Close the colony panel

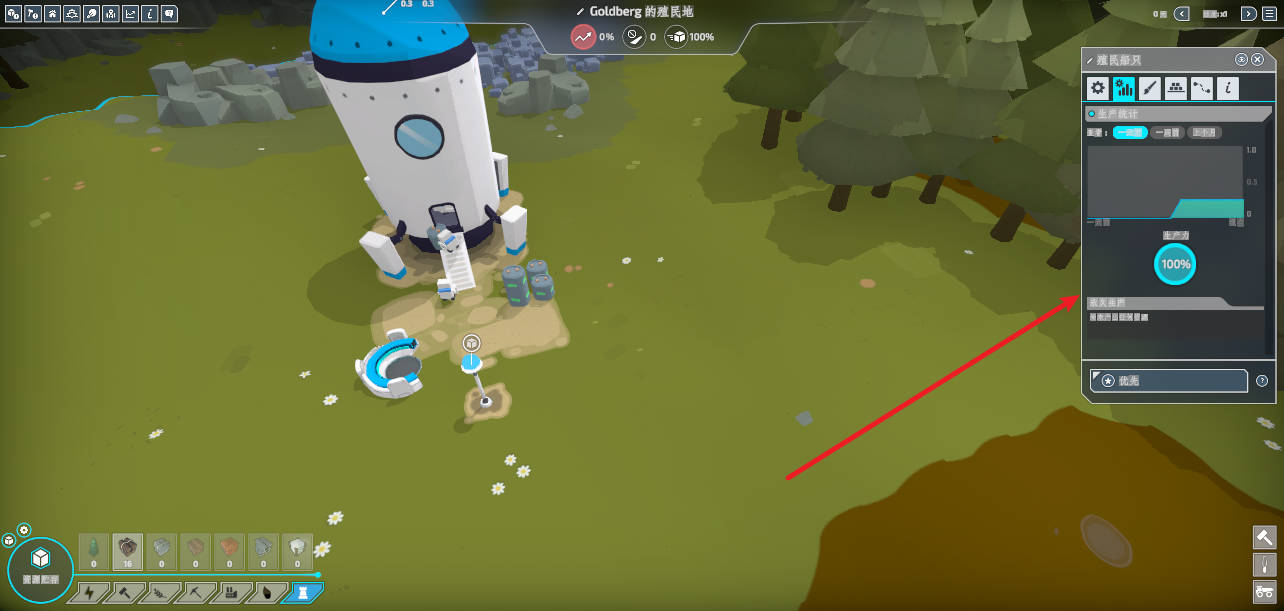pyautogui.click(x=1257, y=60)
